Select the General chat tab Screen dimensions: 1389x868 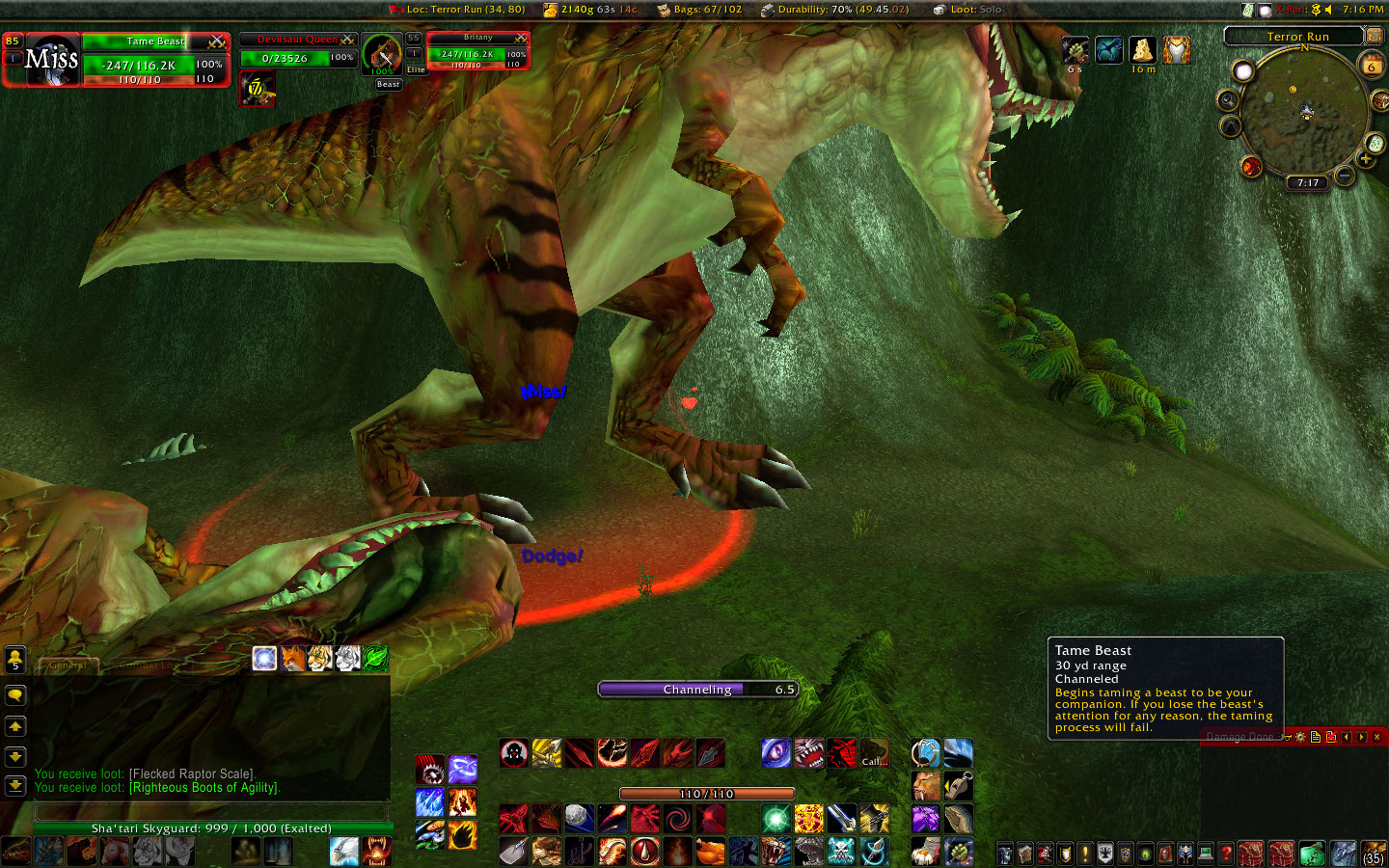click(x=68, y=665)
